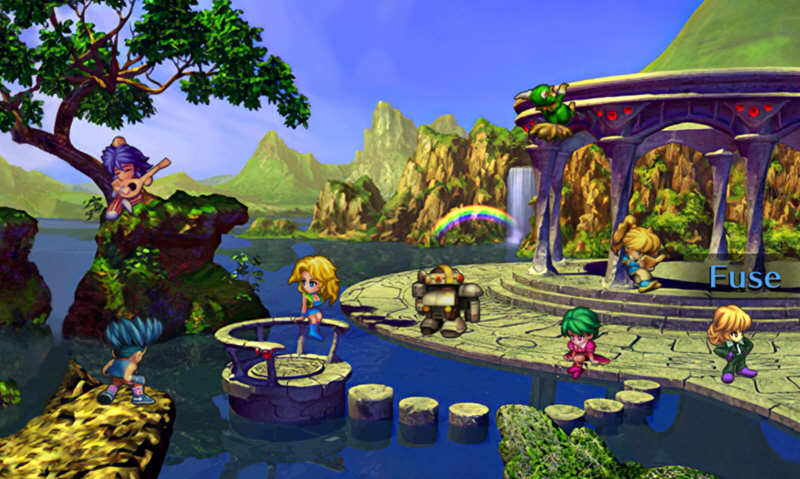Select blonde Emelia sitting on the well
Viewport: 800px width, 479px height.
click(x=314, y=292)
